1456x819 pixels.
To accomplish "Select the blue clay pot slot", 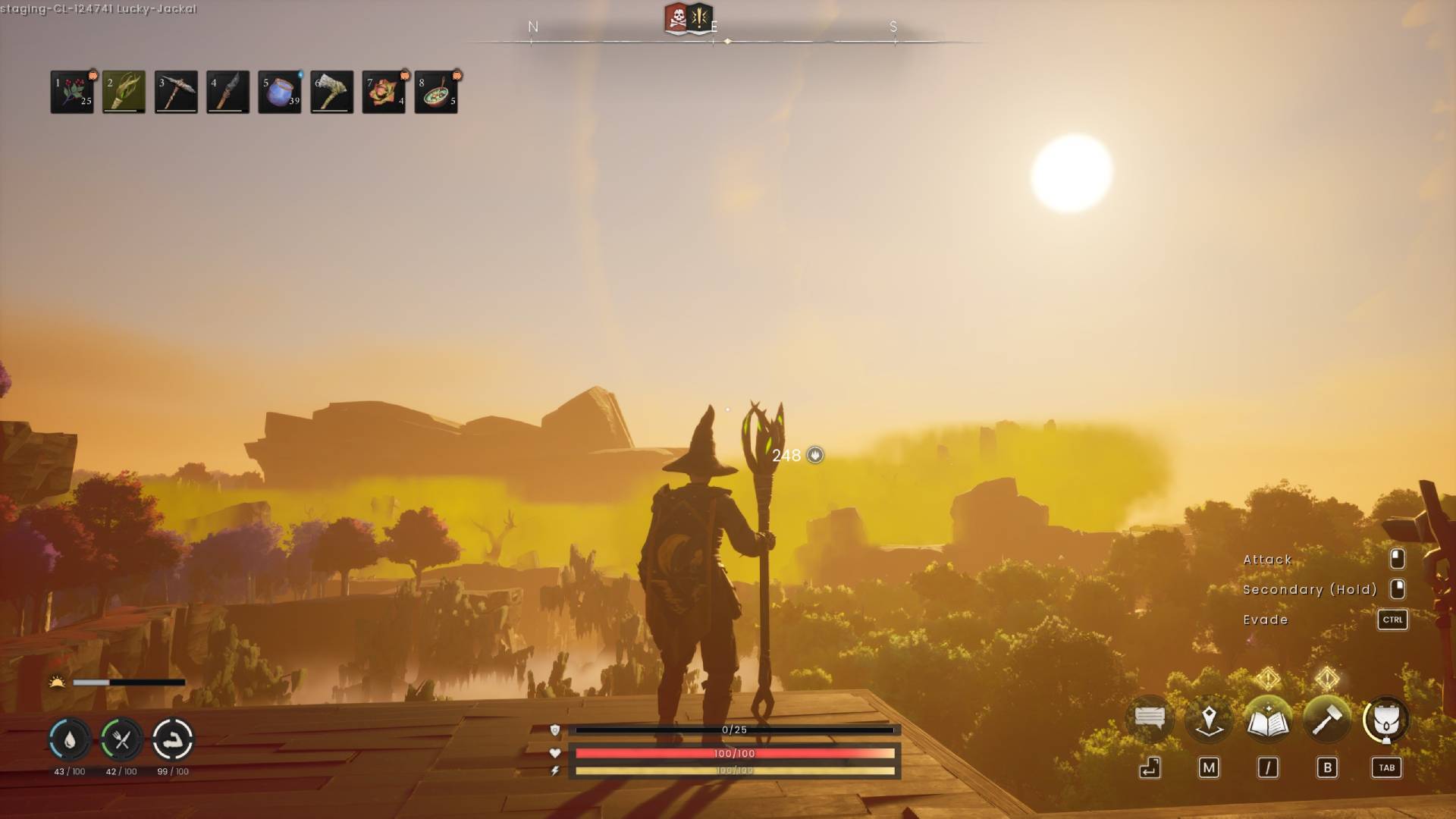I will (280, 93).
